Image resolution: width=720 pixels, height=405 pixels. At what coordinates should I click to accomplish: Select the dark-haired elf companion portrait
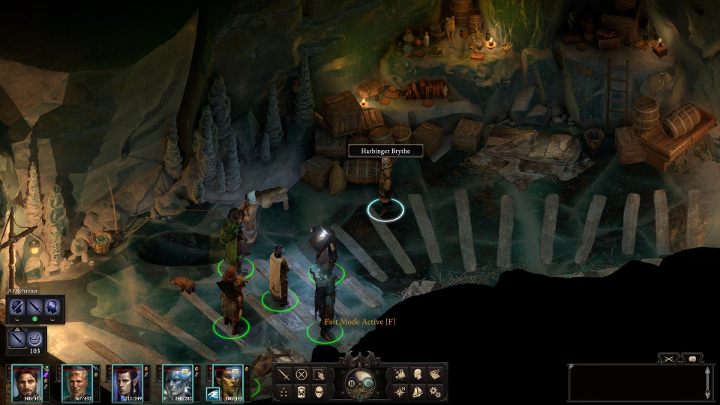point(124,383)
